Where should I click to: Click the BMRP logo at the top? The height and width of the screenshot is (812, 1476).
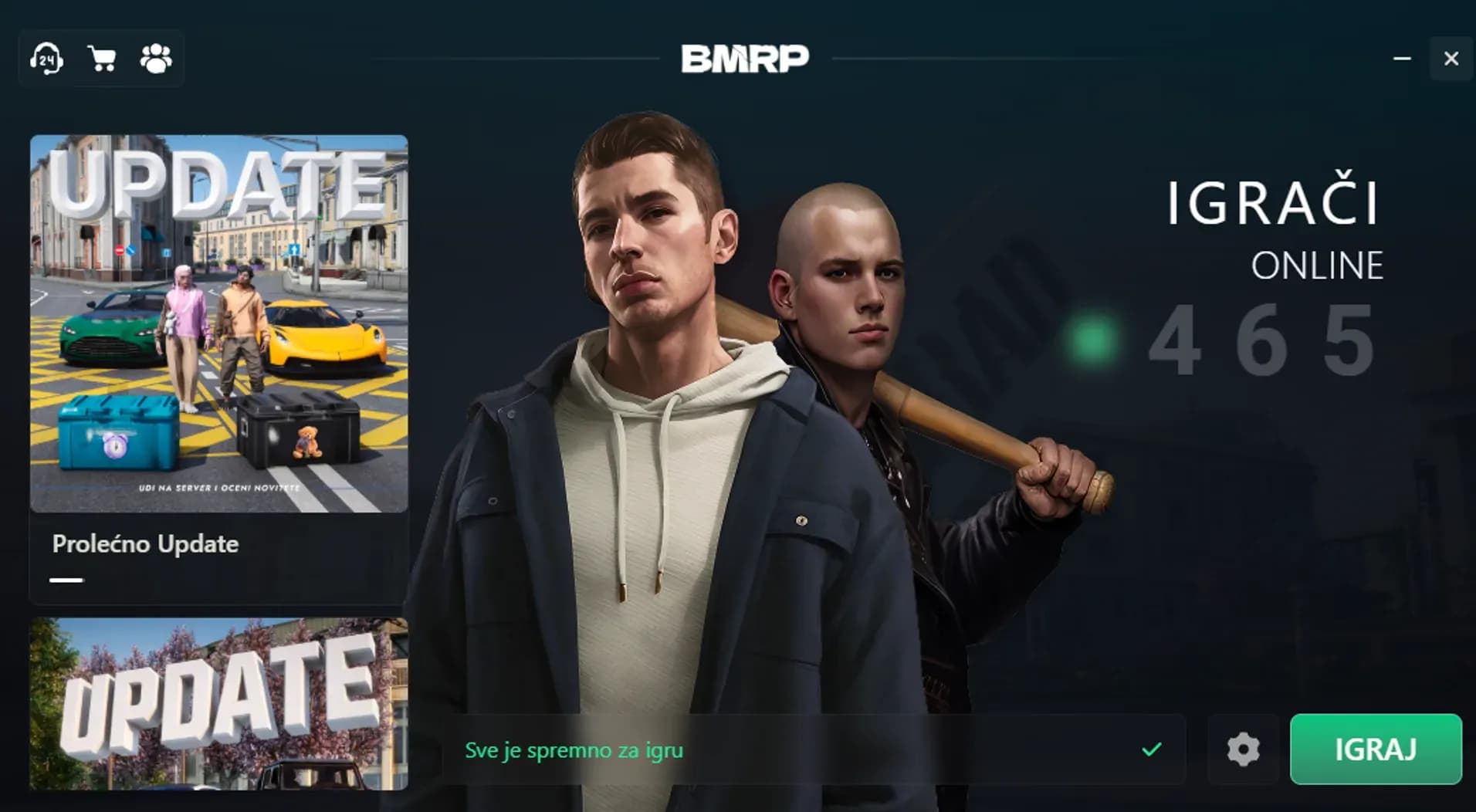click(745, 58)
